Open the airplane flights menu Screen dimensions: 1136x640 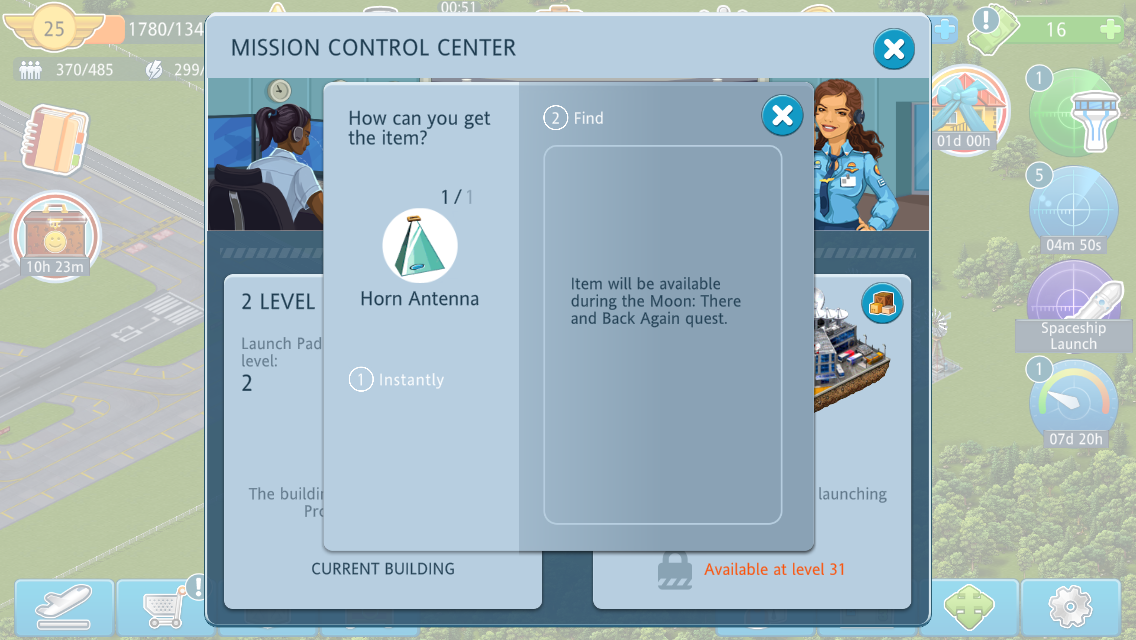tap(64, 607)
